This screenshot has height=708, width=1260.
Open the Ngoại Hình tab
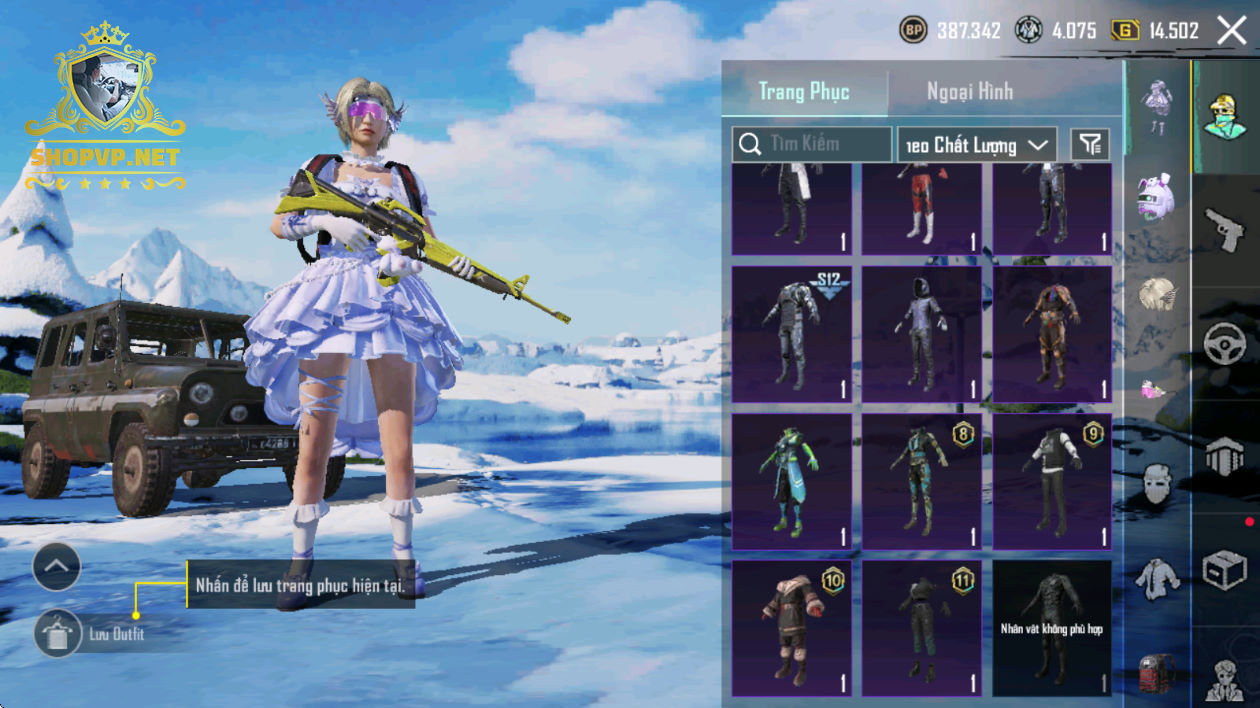click(969, 92)
